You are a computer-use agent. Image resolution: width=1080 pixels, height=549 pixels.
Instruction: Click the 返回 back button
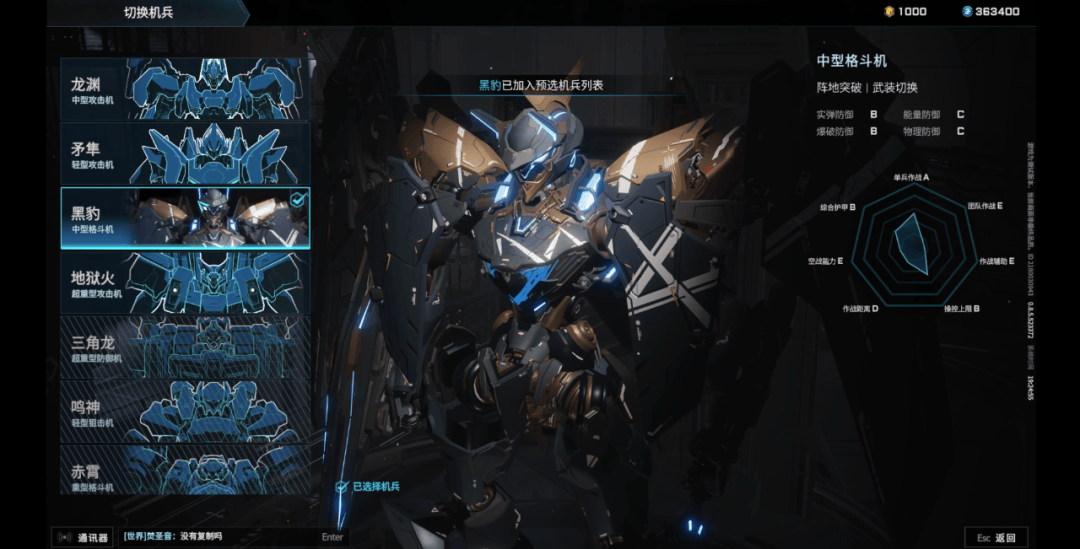pyautogui.click(x=995, y=537)
